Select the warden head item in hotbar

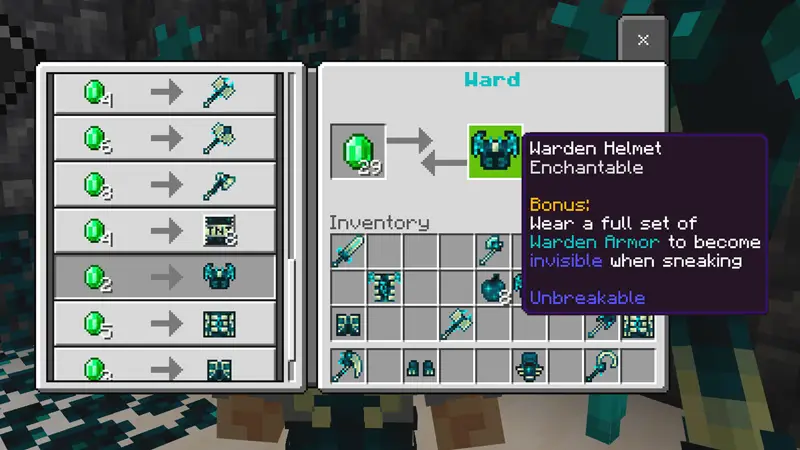coord(530,366)
